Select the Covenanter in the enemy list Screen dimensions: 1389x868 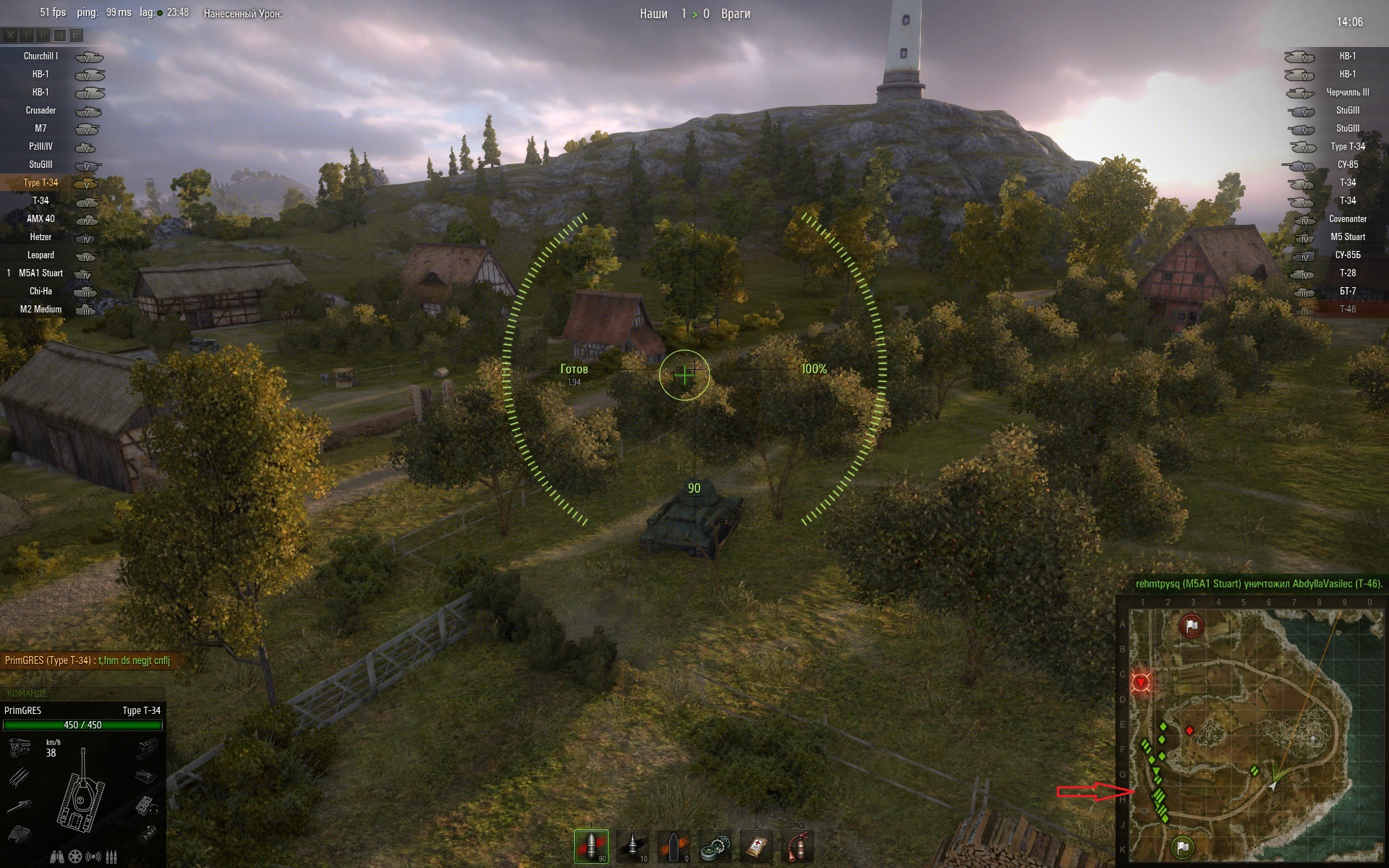coord(1347,218)
